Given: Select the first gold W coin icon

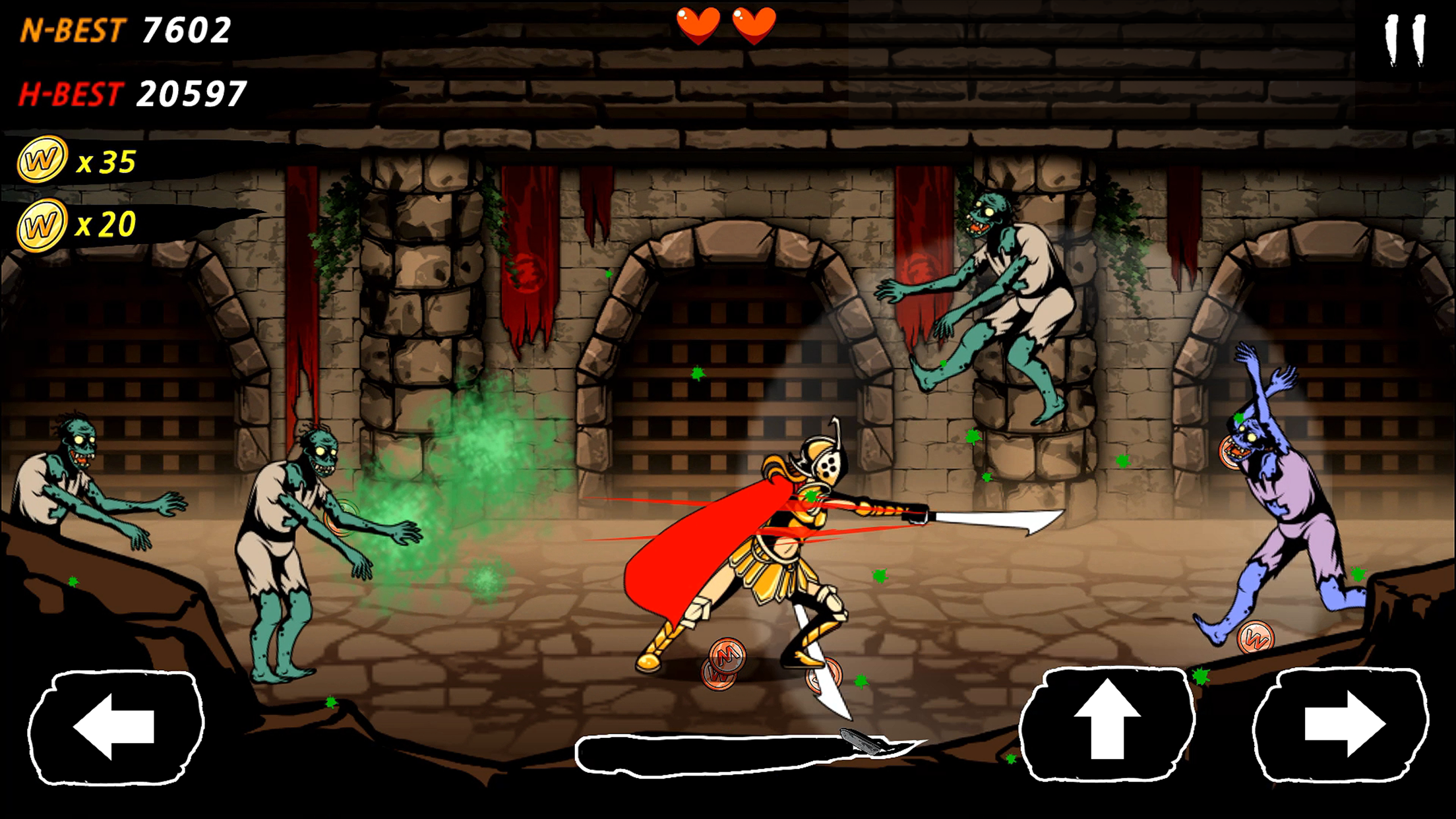Looking at the screenshot, I should point(44,160).
